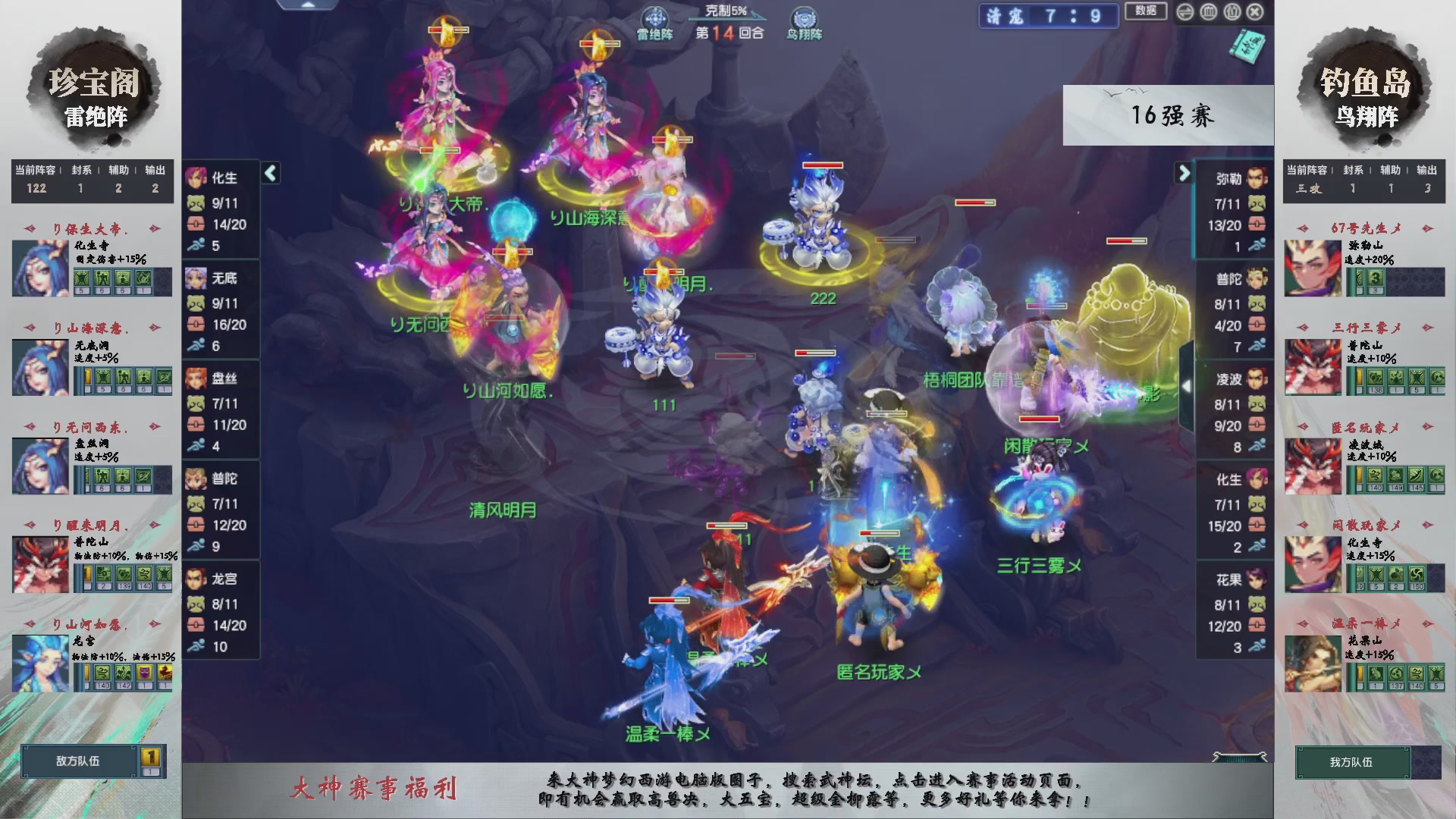1456x819 pixels.
Task: Click the bag circle icon in top-right toolbar
Action: click(x=1232, y=11)
